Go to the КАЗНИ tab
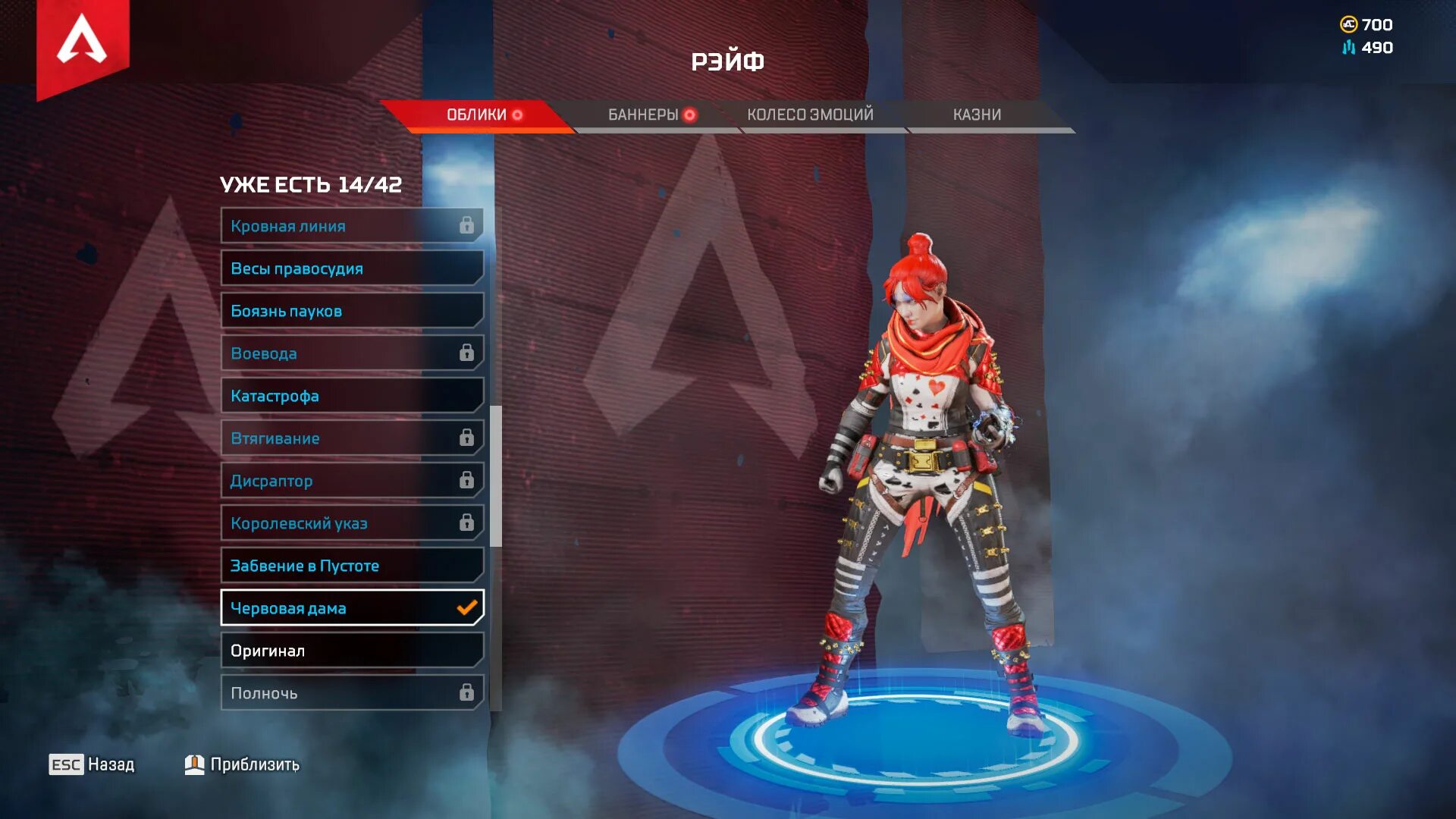Screen dimensions: 1456x819 point(977,115)
